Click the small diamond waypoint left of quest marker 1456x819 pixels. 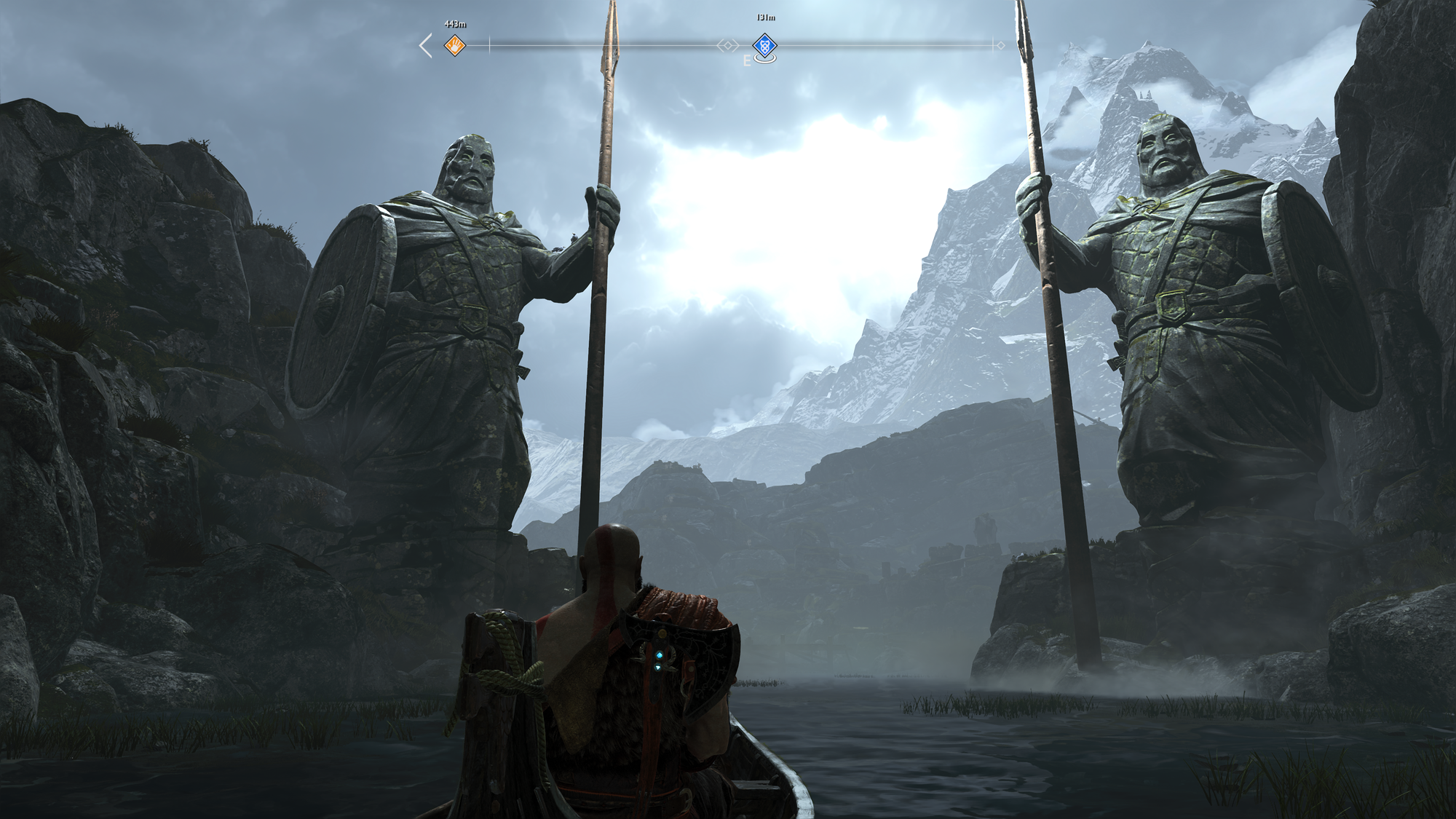(x=729, y=45)
